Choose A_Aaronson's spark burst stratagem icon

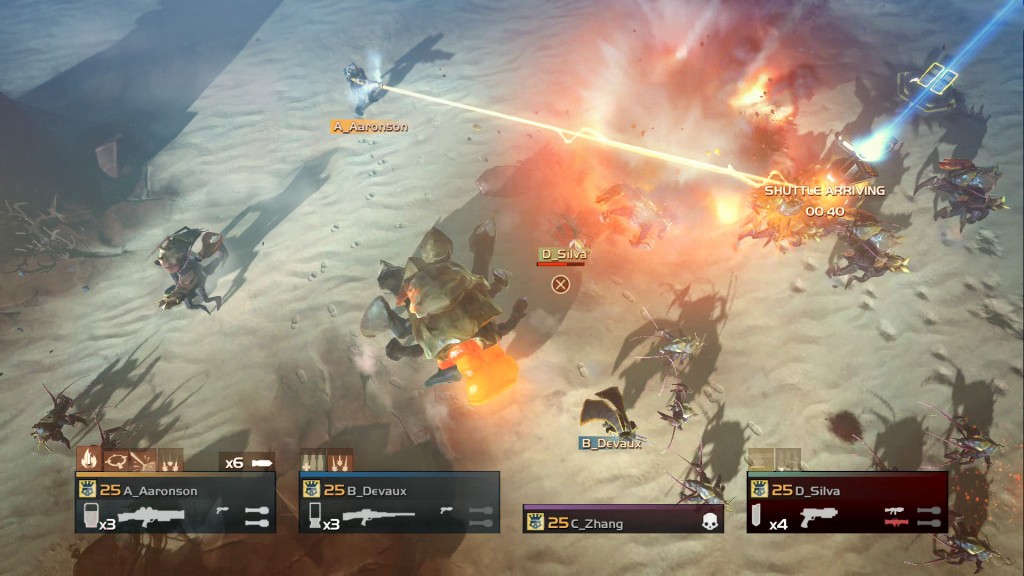tap(143, 459)
